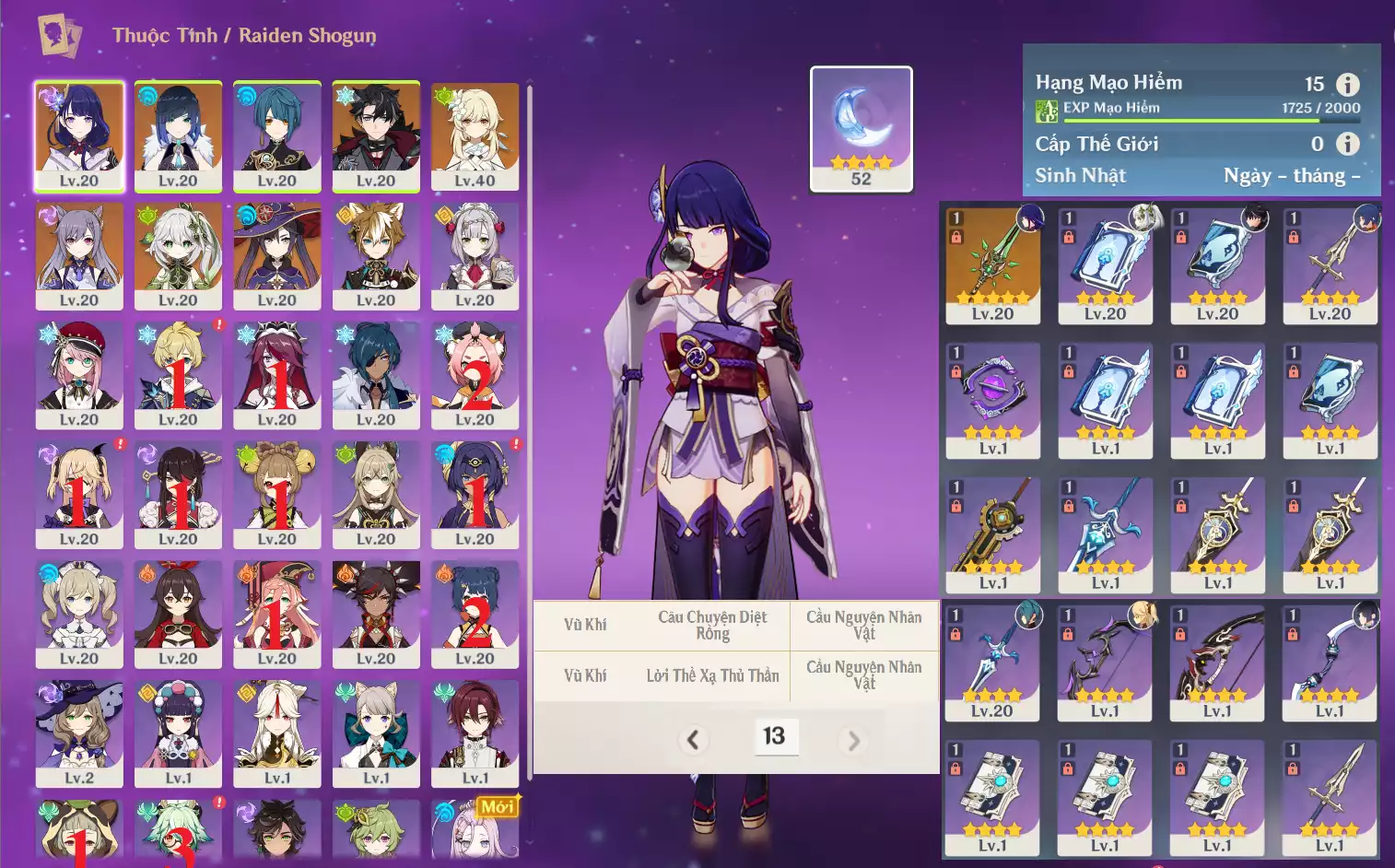Pick the Wriothesley character card
Screen dimensions: 1395x868
pos(376,135)
